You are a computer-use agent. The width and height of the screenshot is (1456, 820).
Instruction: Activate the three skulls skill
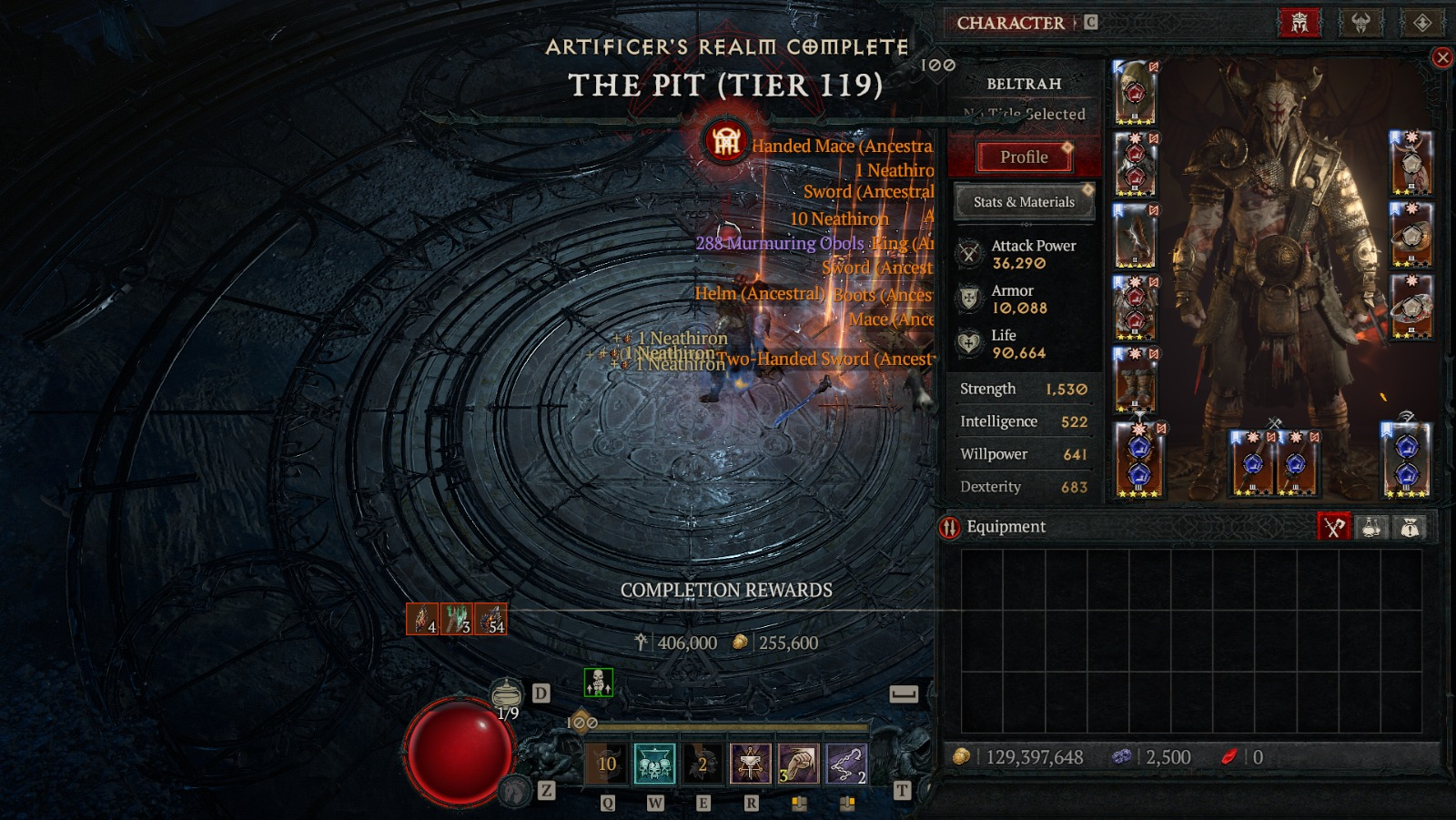click(x=655, y=764)
